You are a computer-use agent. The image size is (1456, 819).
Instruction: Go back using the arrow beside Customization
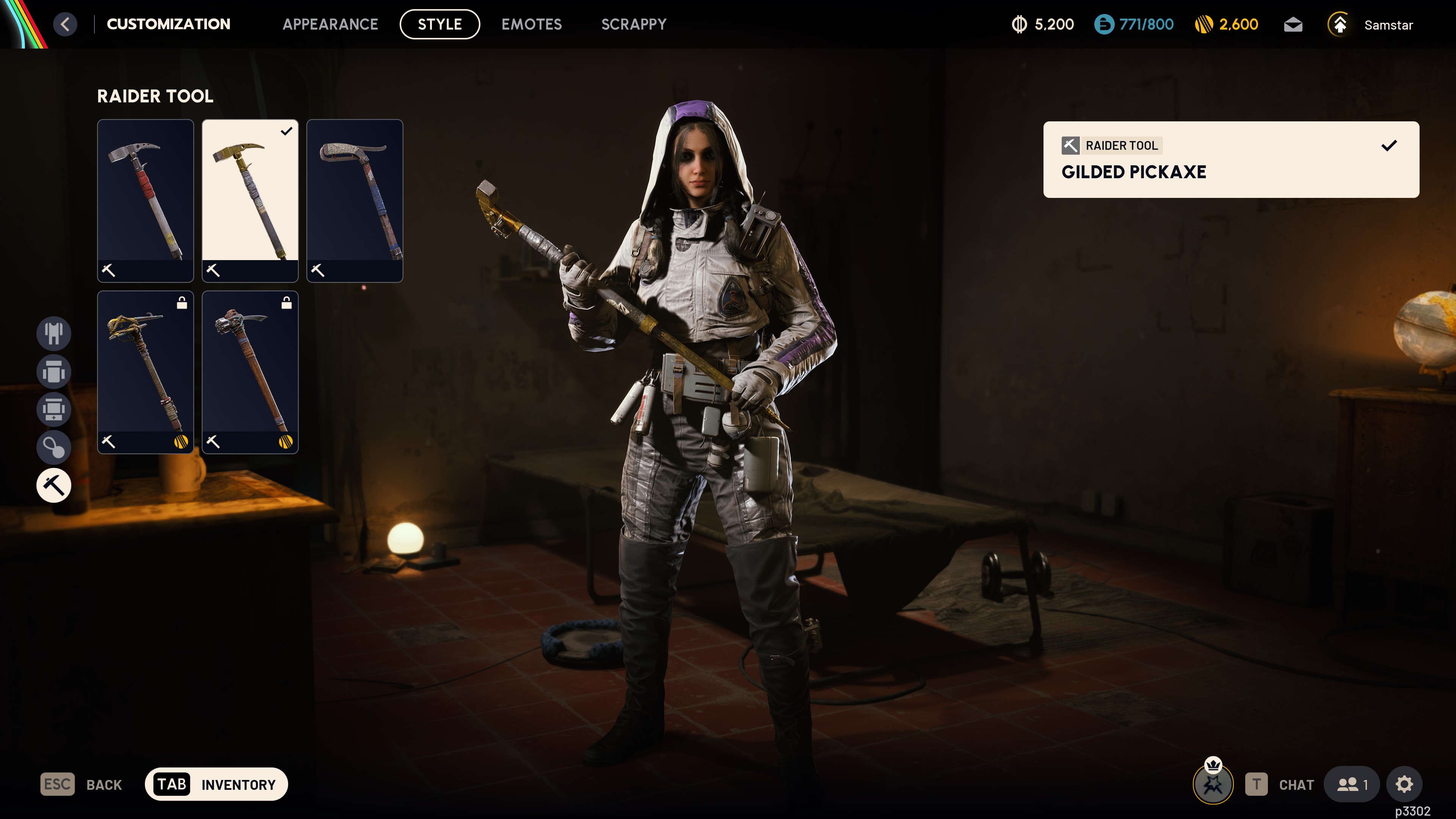click(x=65, y=24)
